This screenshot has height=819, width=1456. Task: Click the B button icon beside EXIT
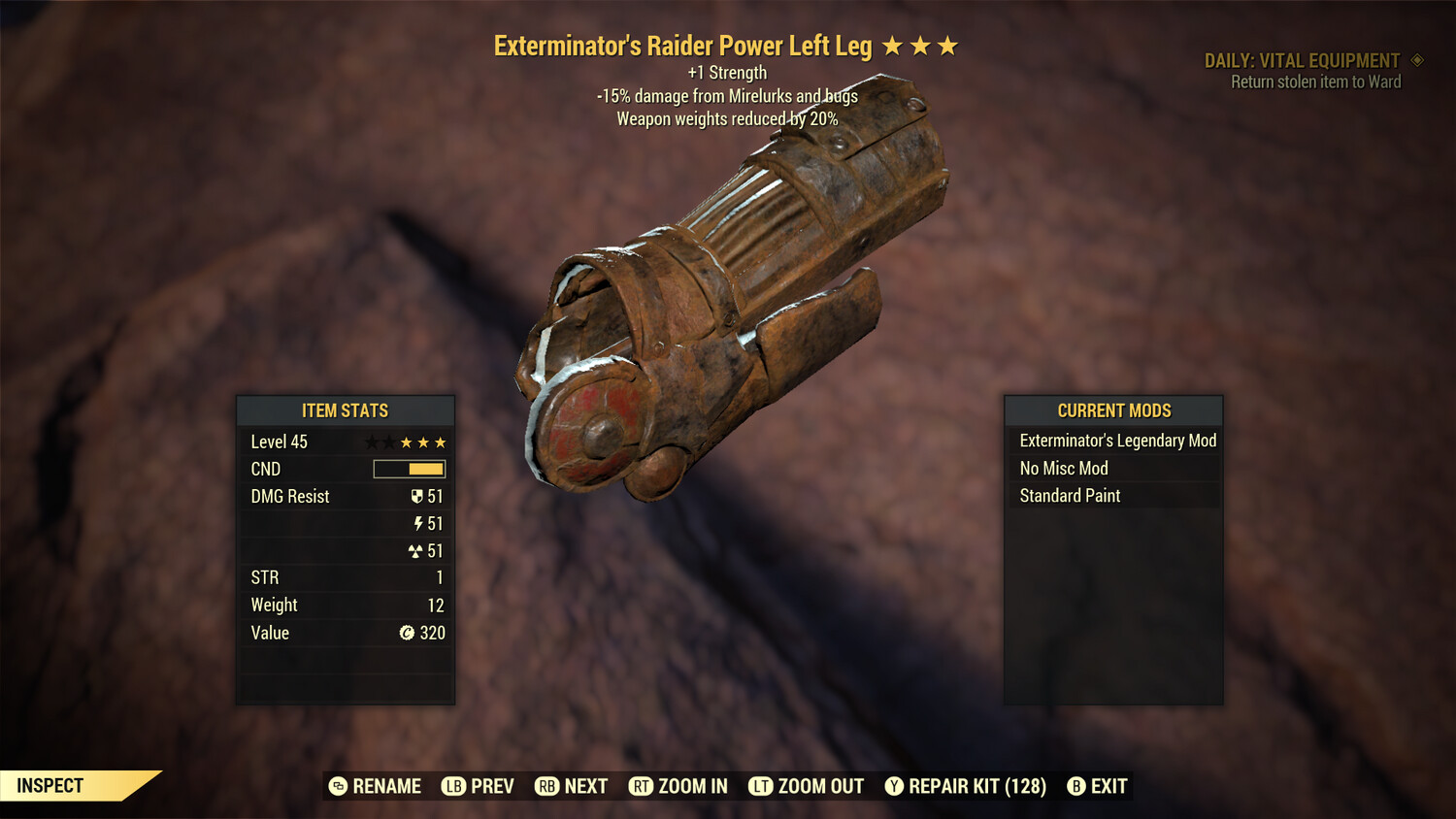click(x=1075, y=786)
